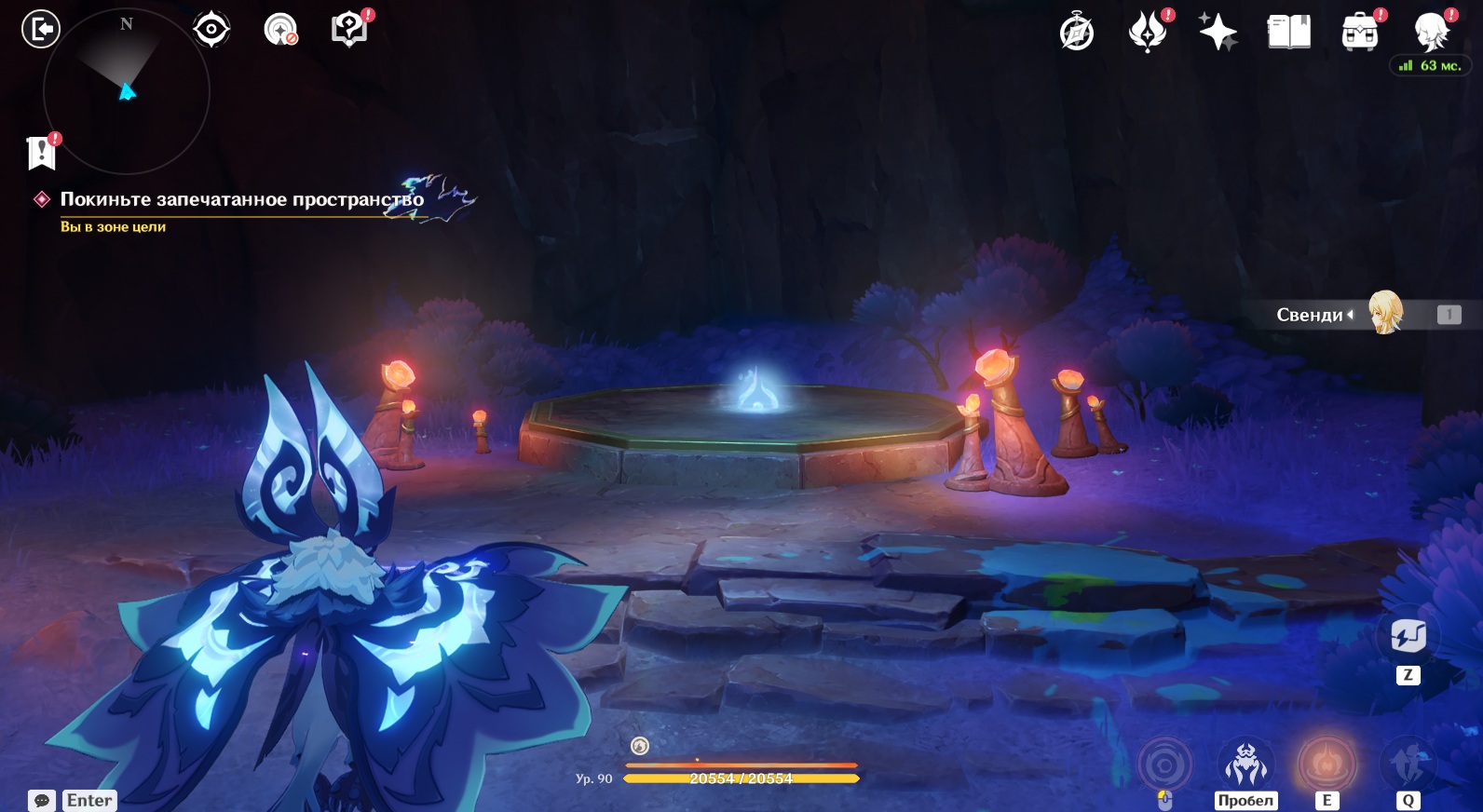Image resolution: width=1483 pixels, height=812 pixels.
Task: Open the compass adventure icon
Action: [1077, 32]
